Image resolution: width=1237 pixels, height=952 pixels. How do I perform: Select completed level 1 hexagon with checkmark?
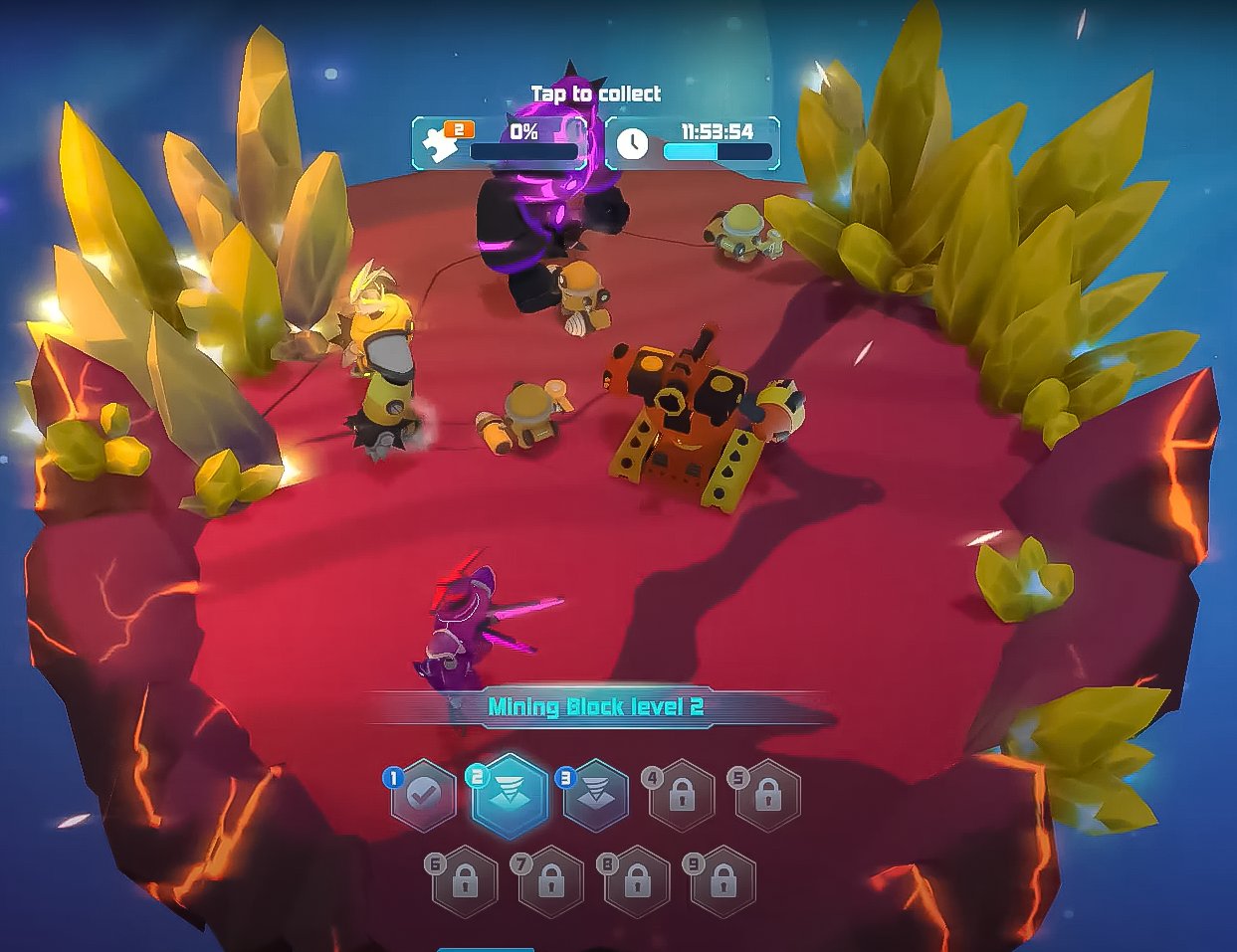point(424,797)
